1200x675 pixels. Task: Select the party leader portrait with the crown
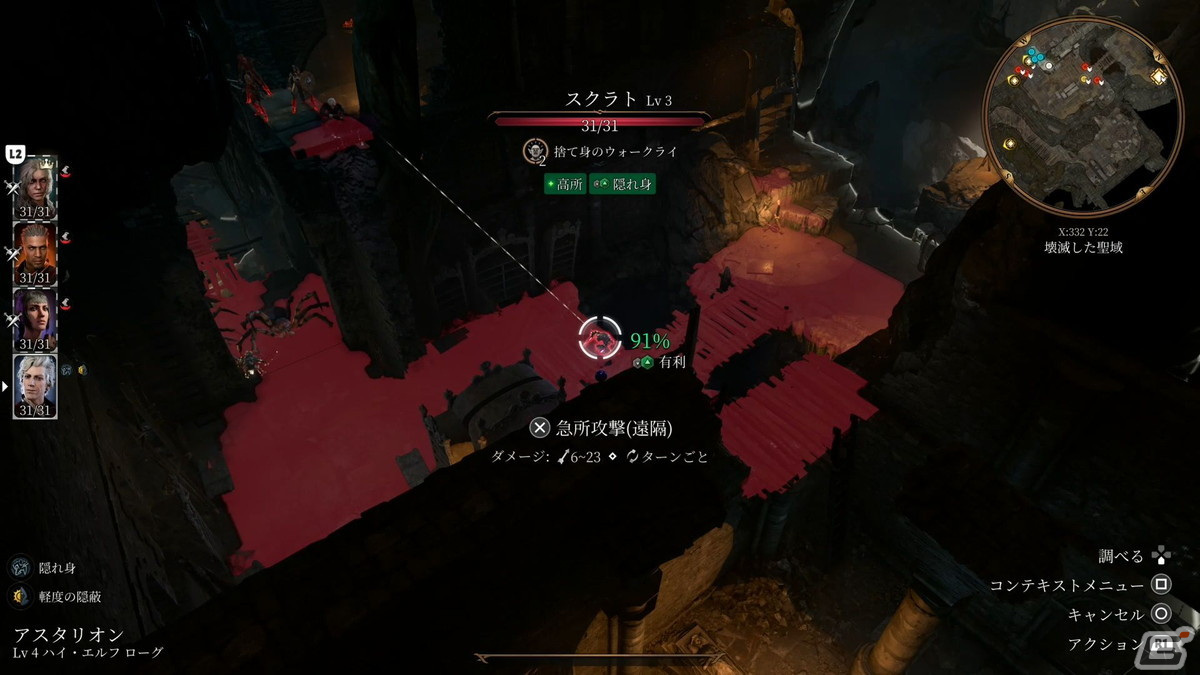pos(35,184)
